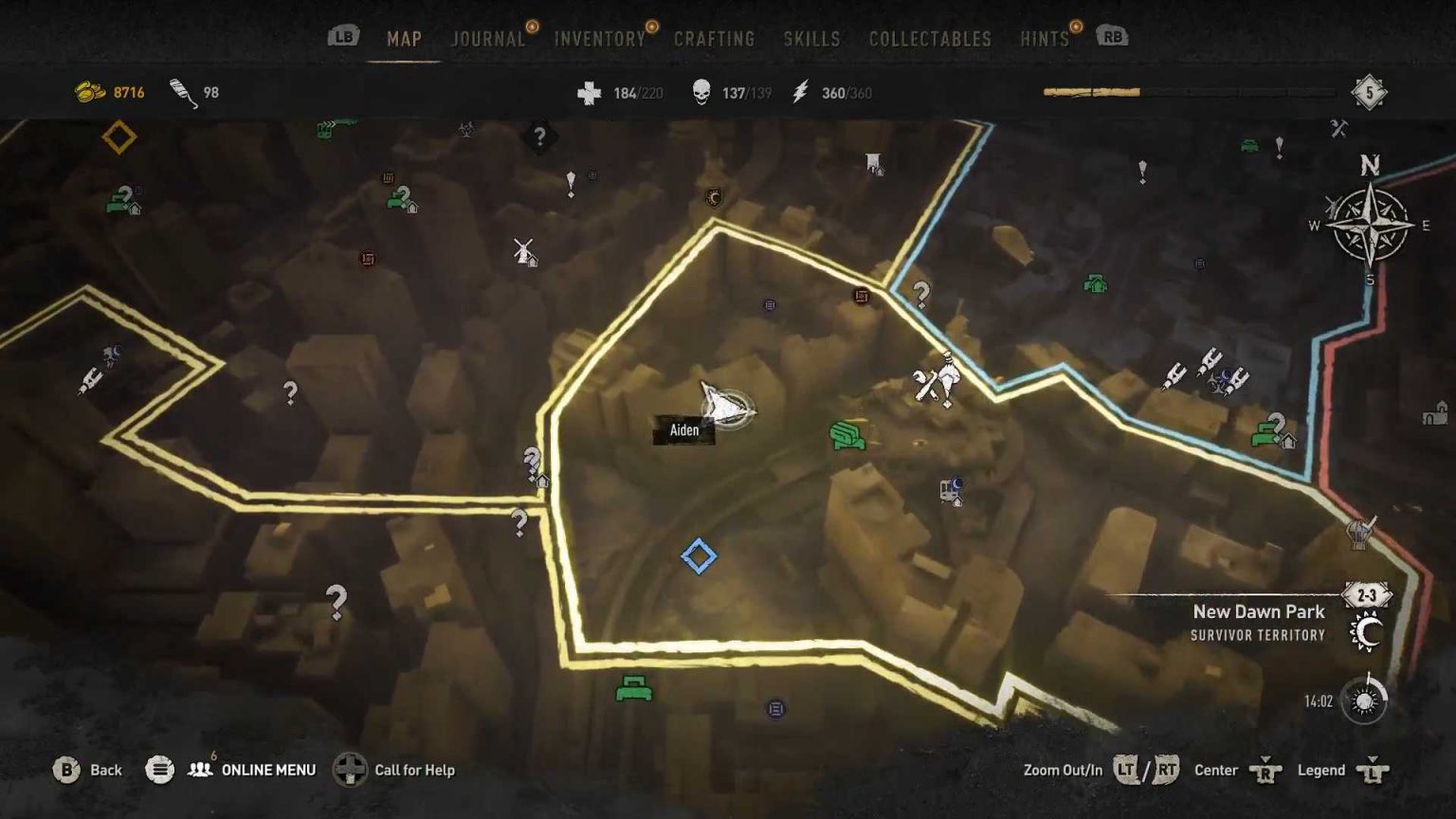Screen dimensions: 1456x819
Task: Open the CRAFTING tab
Action: [714, 39]
